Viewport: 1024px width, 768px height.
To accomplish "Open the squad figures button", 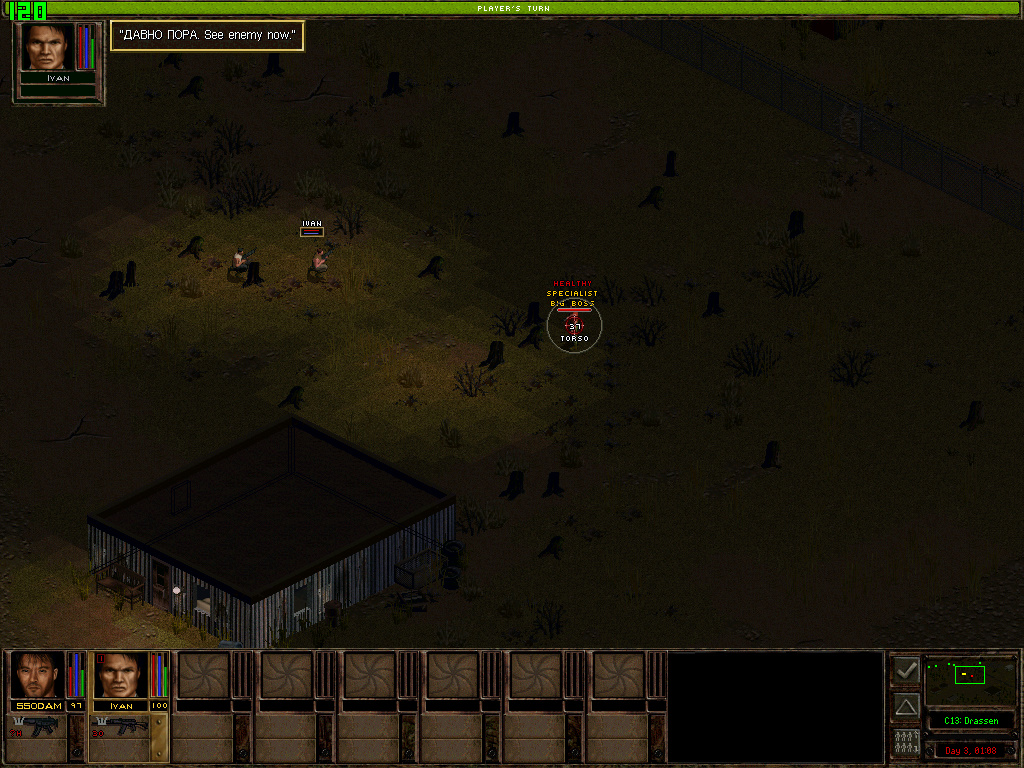I will coord(906,743).
